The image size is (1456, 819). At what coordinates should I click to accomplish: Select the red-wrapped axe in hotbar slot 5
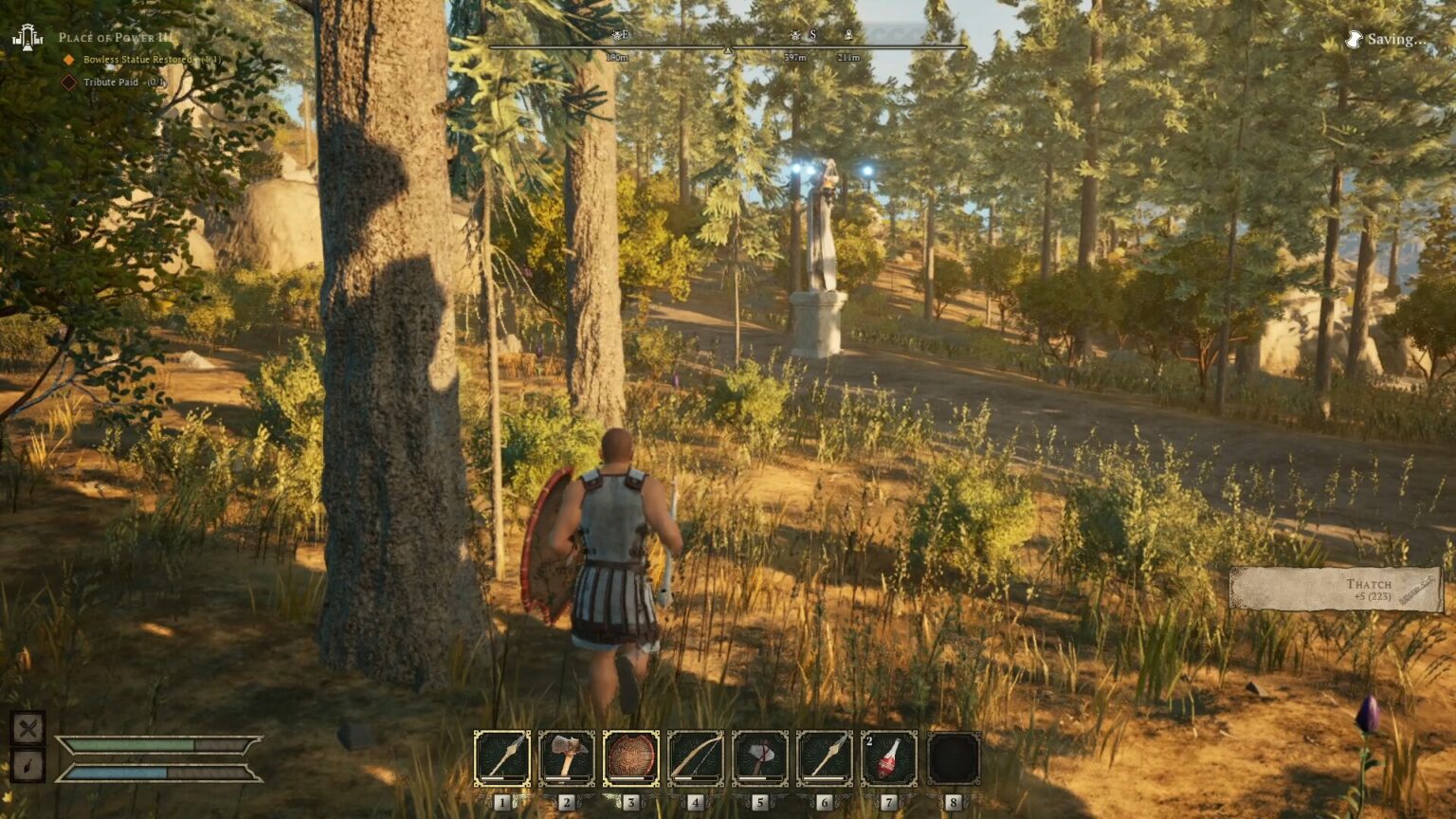[x=758, y=756]
